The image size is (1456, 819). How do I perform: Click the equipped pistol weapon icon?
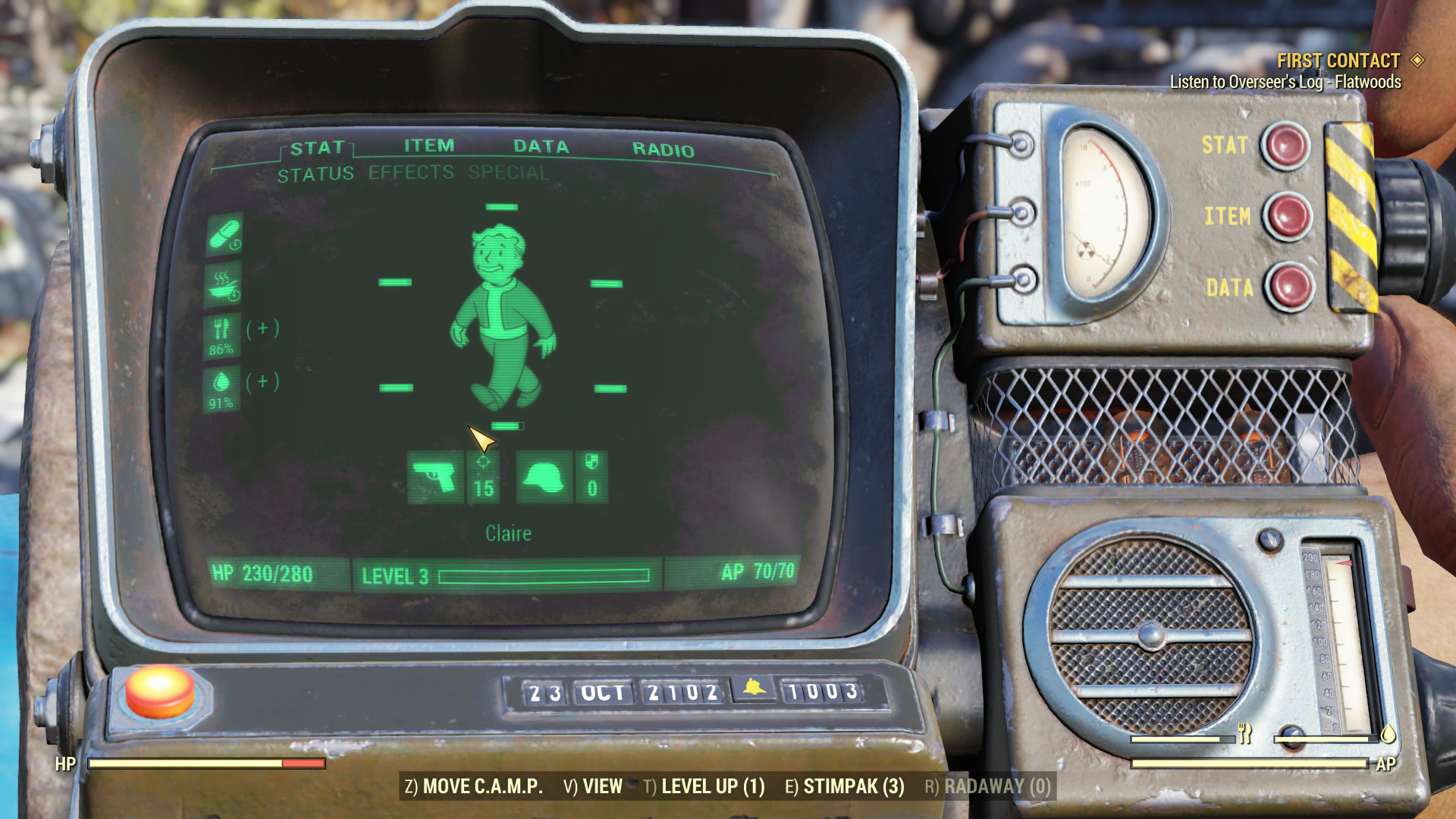coord(435,477)
